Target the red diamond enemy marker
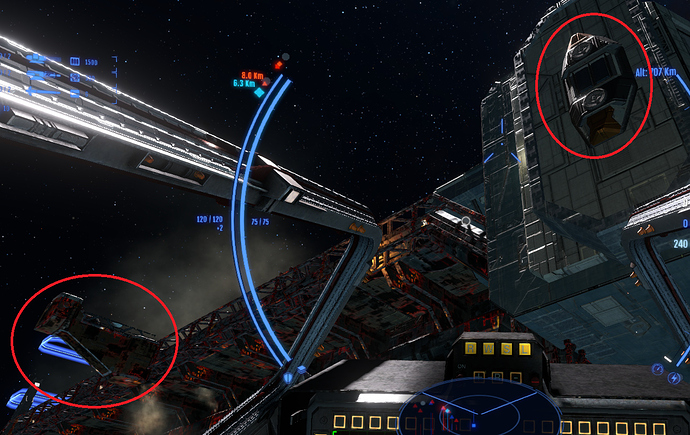The height and width of the screenshot is (435, 690). [x=278, y=66]
